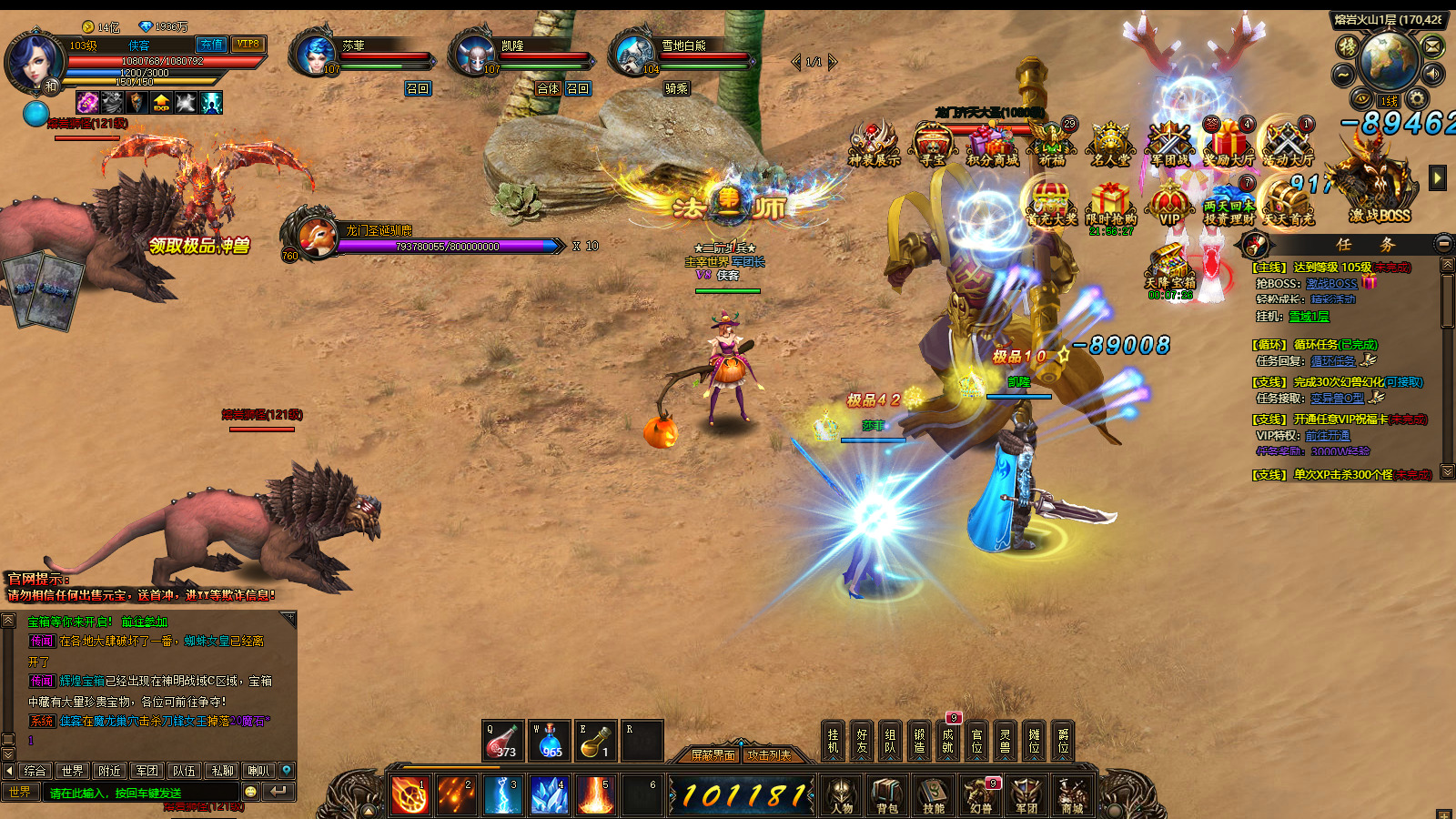Open the 人物 character sheet
The image size is (1456, 819).
click(x=842, y=794)
